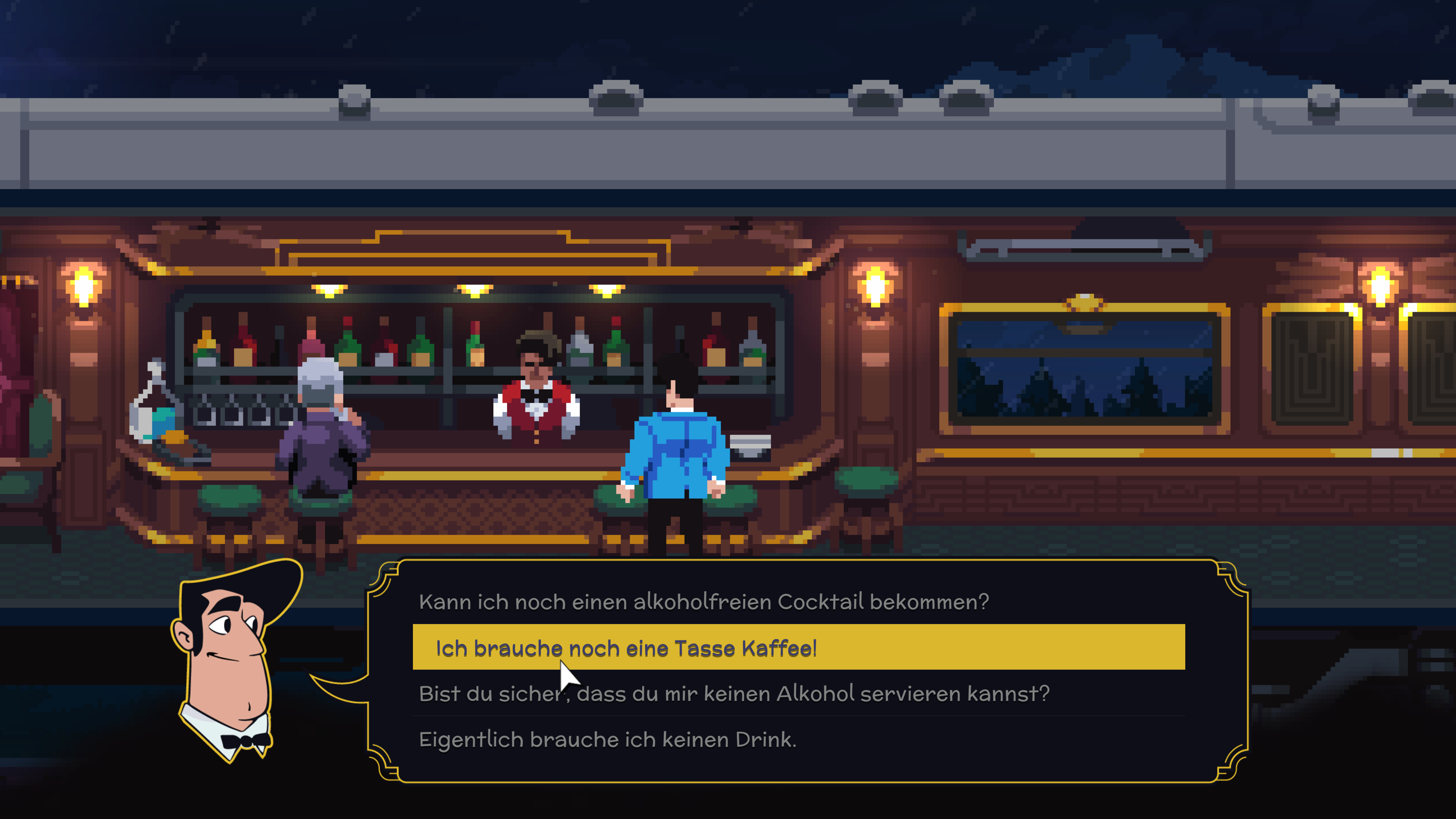Pick "Eigentlich brauche ich keinen Drink."
Image resolution: width=1456 pixels, height=819 pixels.
pyautogui.click(x=607, y=739)
